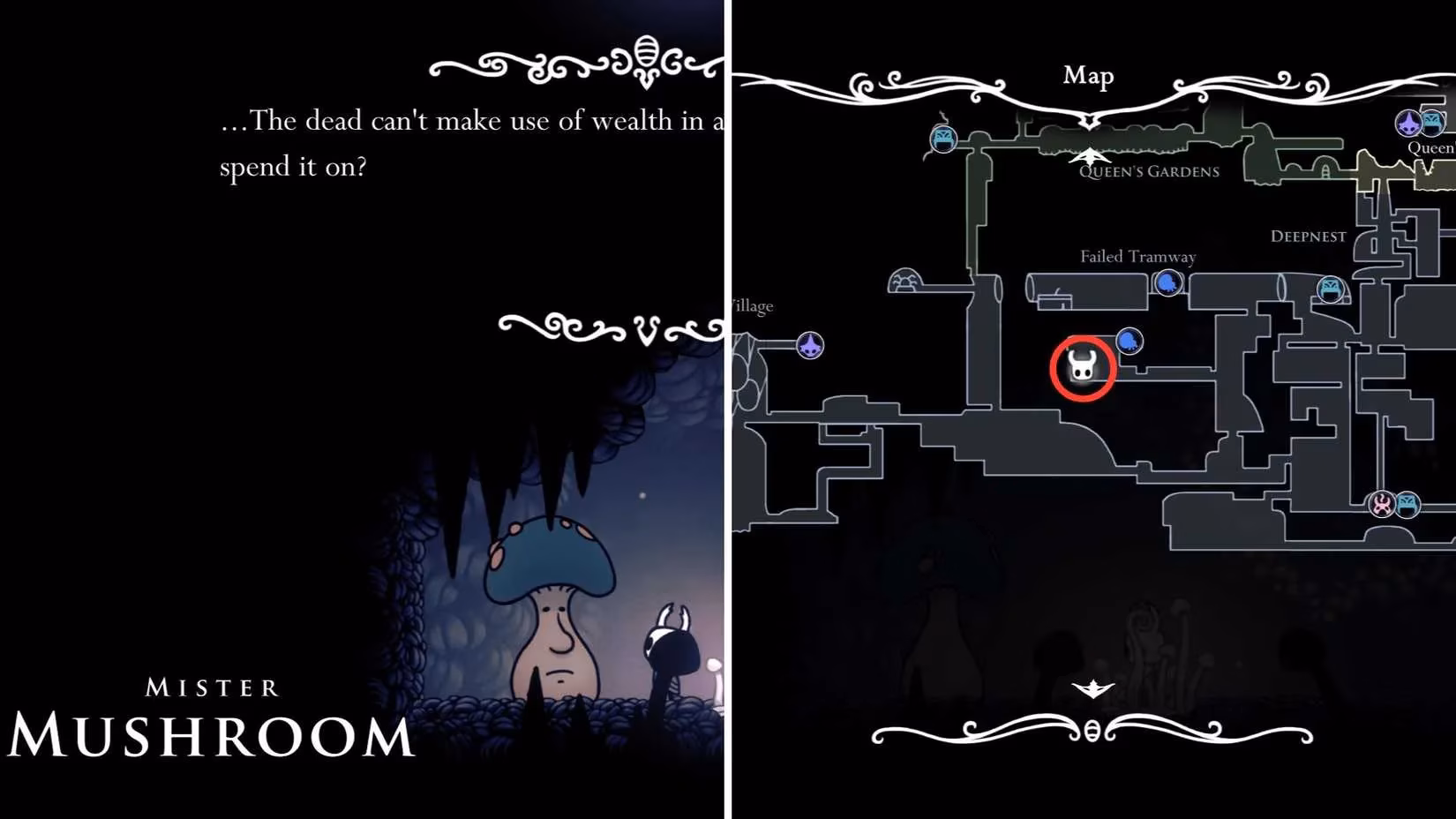Click the dialogue line about the dead and wealth

click(x=468, y=121)
